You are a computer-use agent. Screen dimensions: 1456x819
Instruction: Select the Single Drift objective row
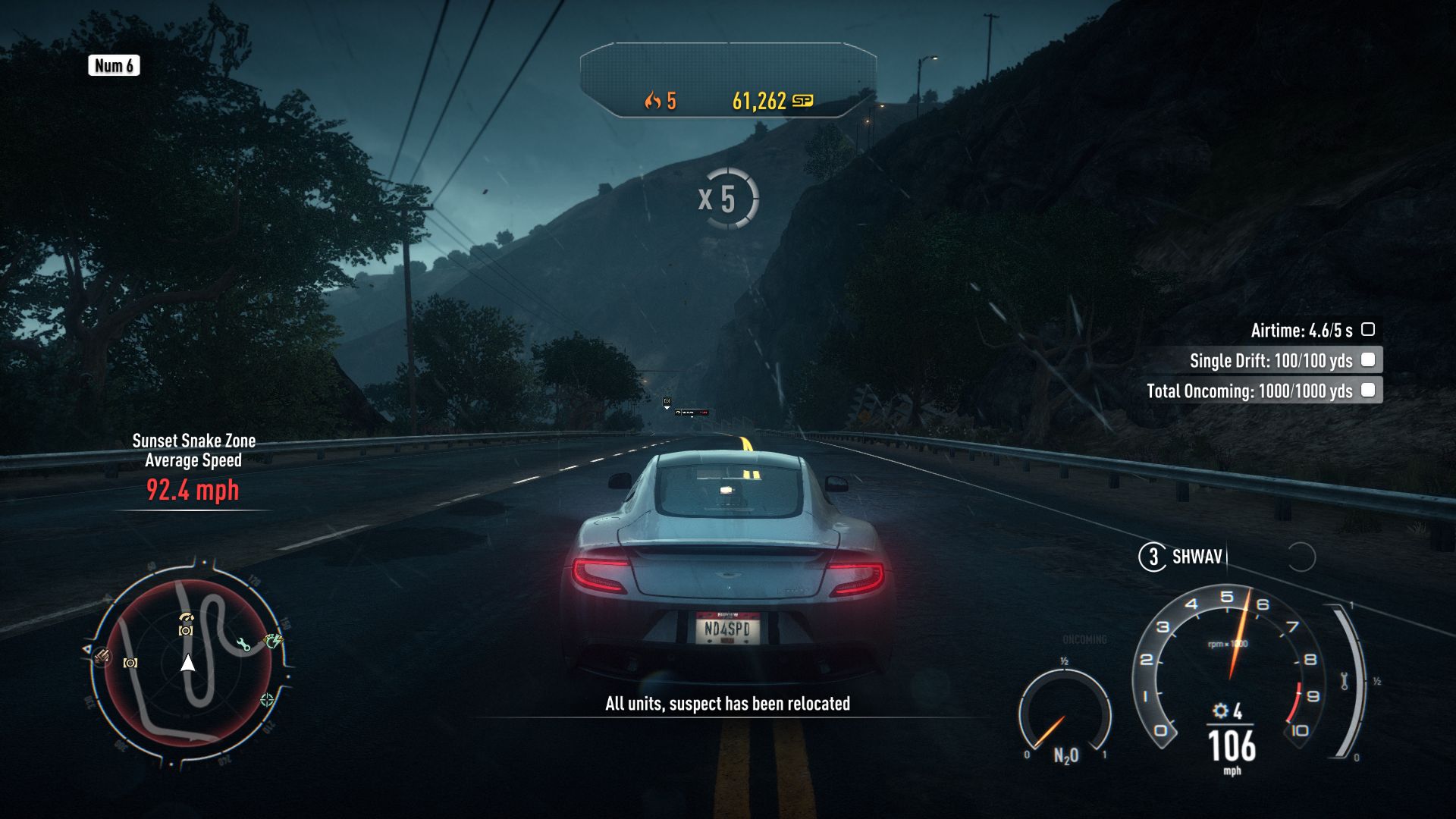[x=1270, y=360]
